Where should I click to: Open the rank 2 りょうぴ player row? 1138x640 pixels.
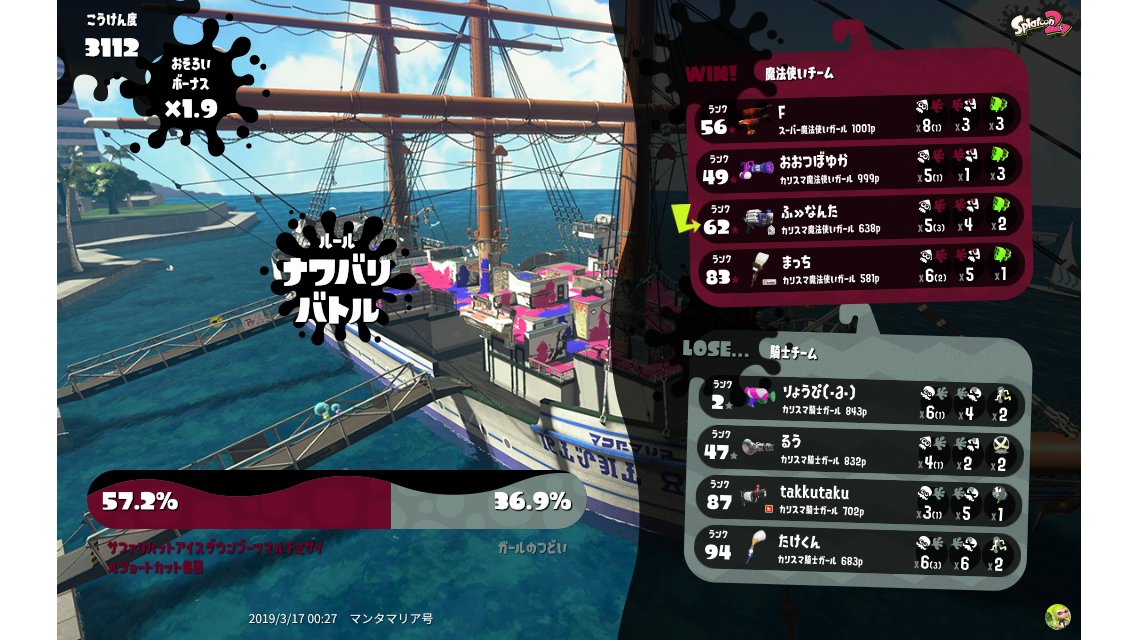pos(858,400)
